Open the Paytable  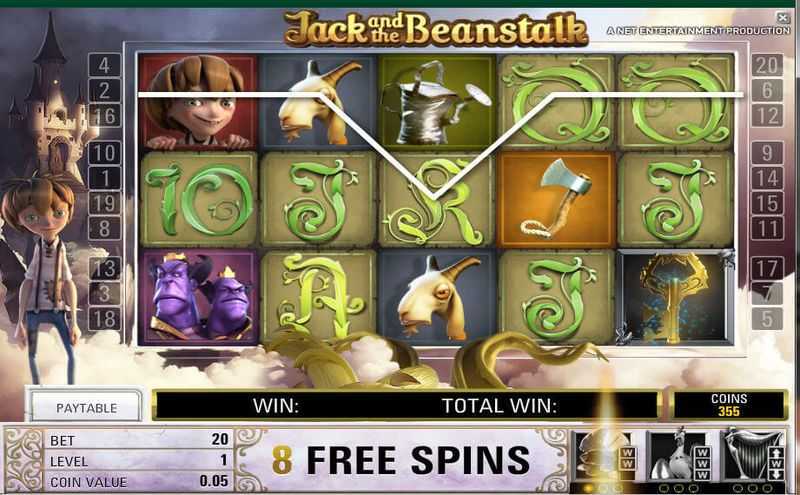[x=87, y=407]
